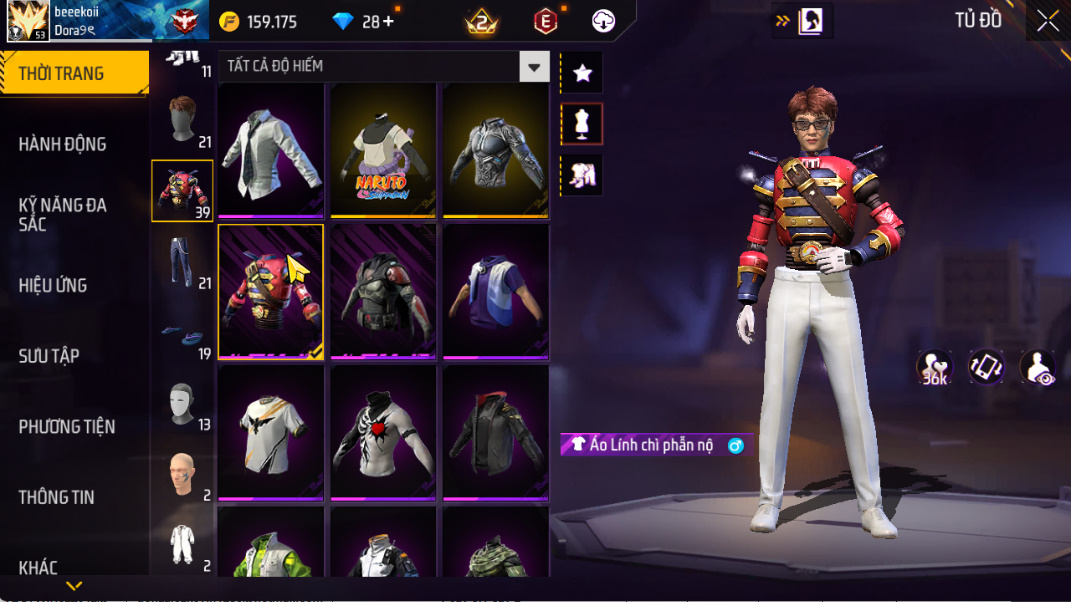Open the Hành Động category
The image size is (1071, 602).
tap(62, 144)
